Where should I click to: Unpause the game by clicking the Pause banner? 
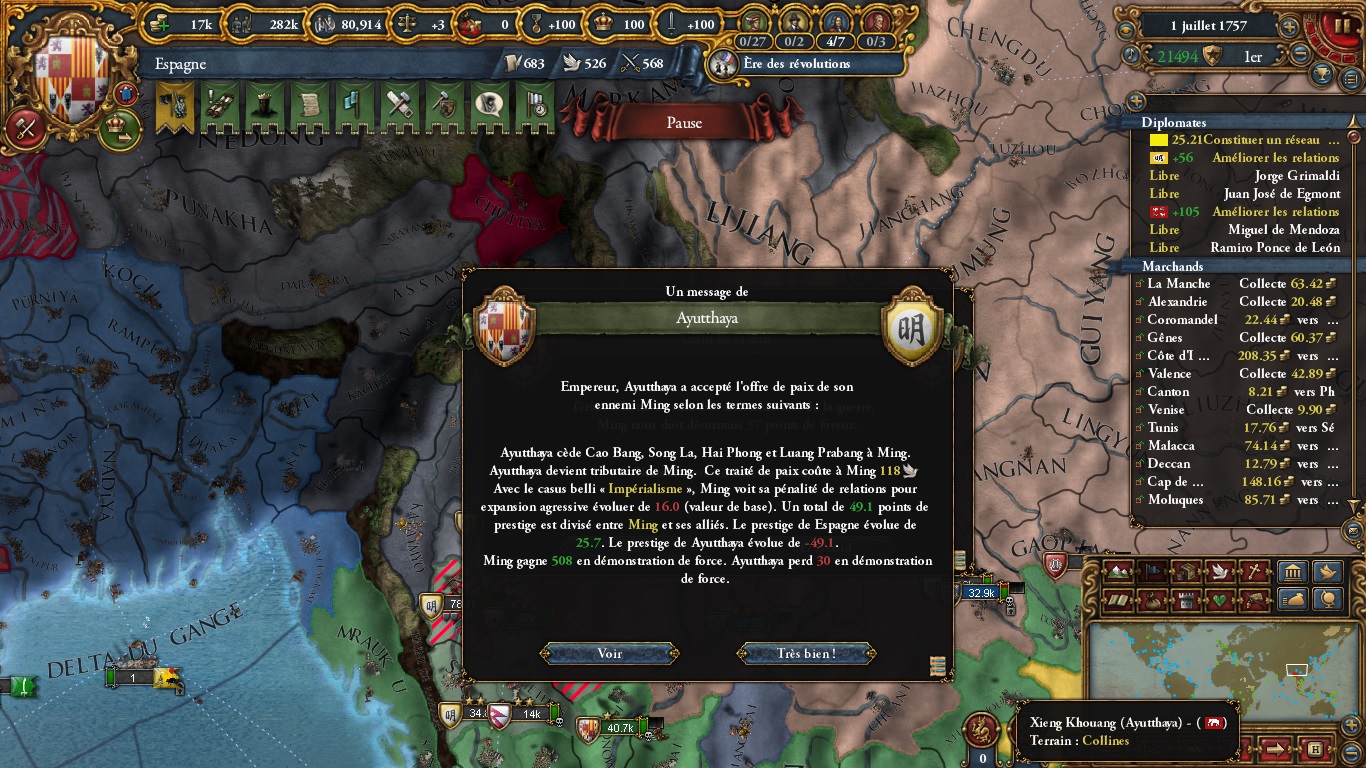pos(683,123)
